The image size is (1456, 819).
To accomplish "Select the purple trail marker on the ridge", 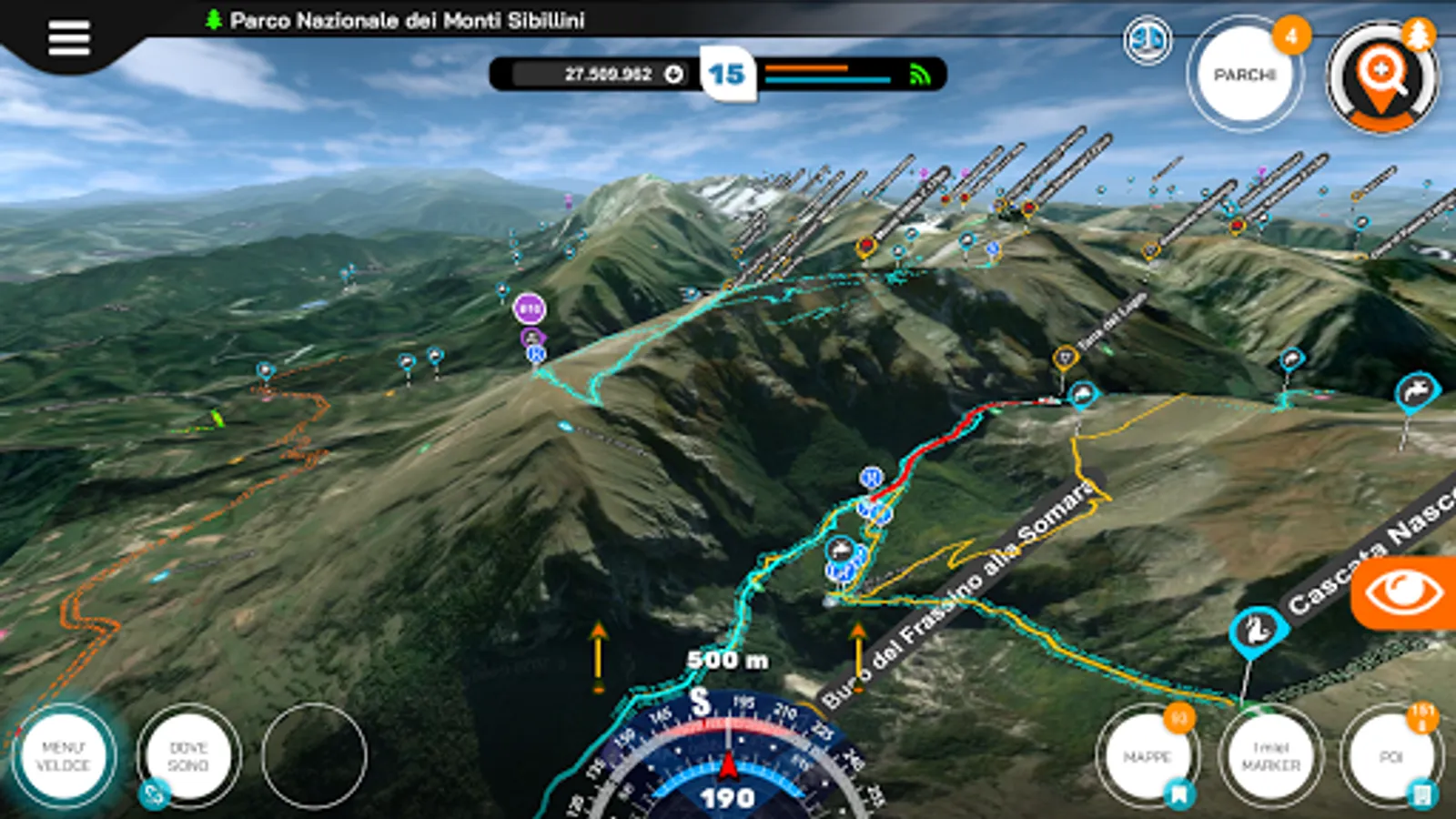I will [530, 309].
